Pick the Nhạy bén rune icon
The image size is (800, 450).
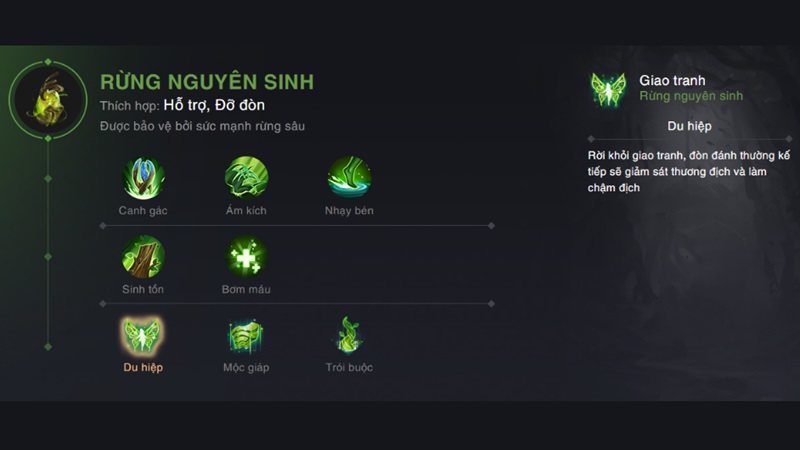349,178
